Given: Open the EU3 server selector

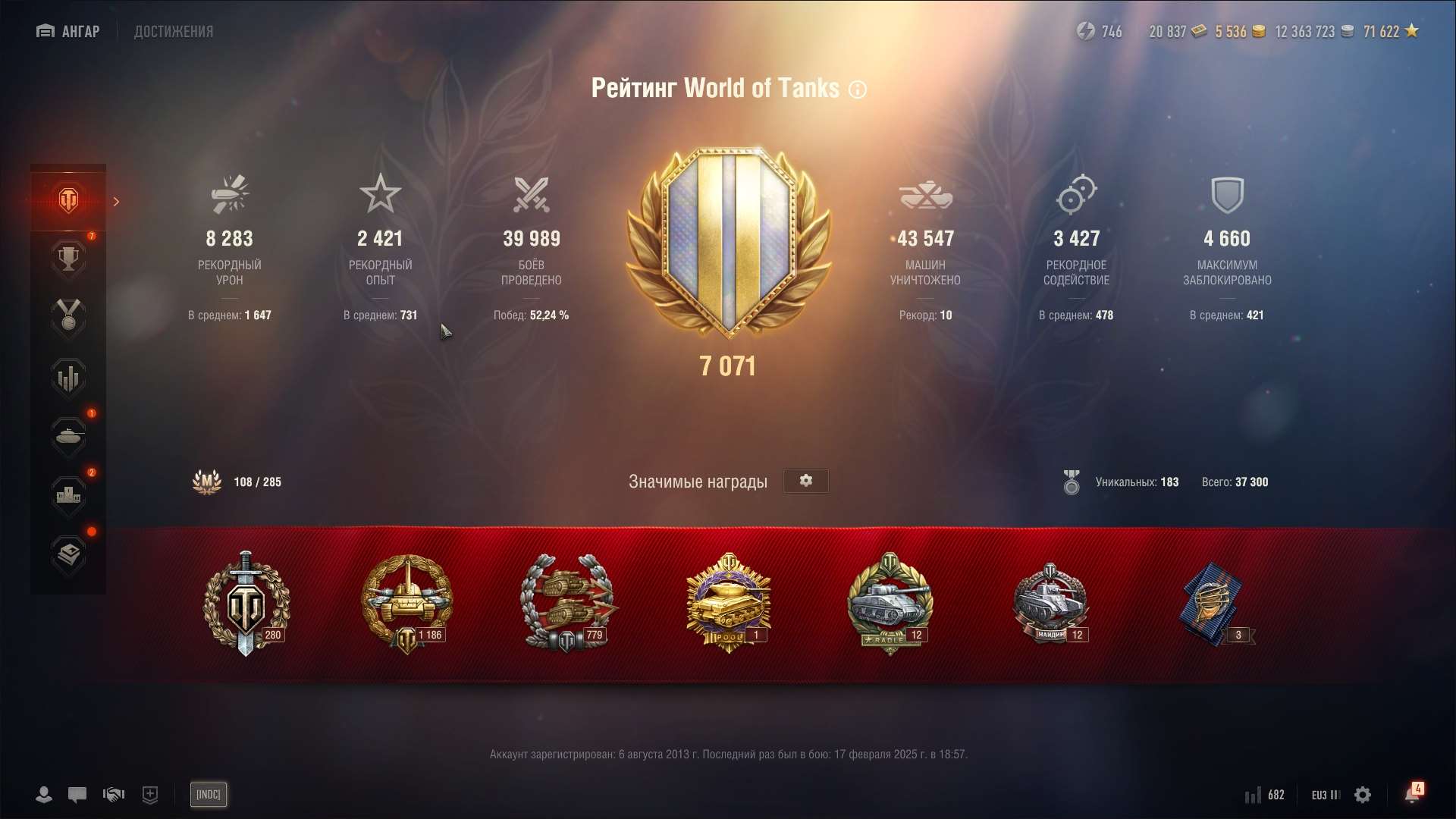Looking at the screenshot, I should [1324, 795].
